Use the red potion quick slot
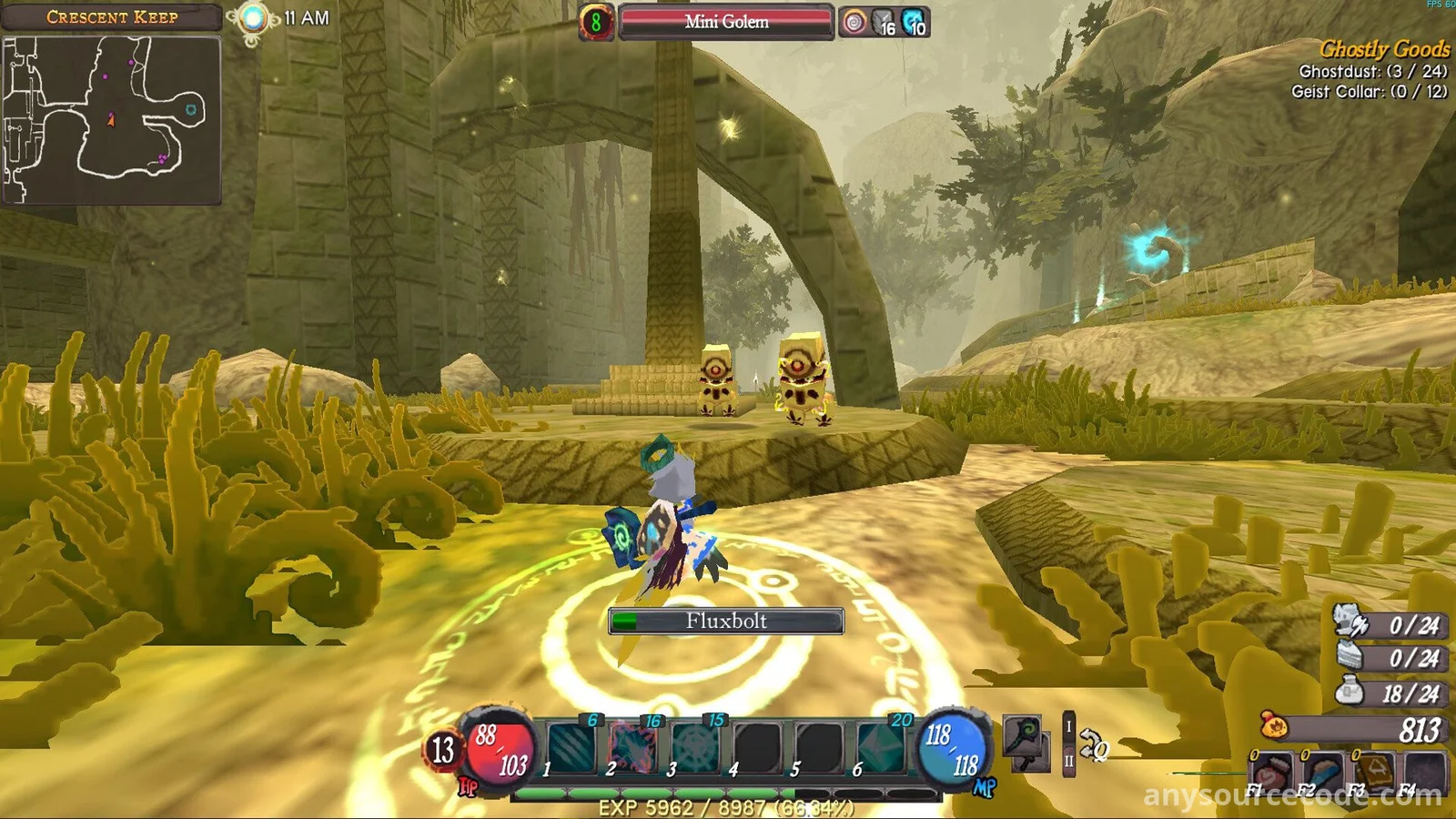 1272,772
